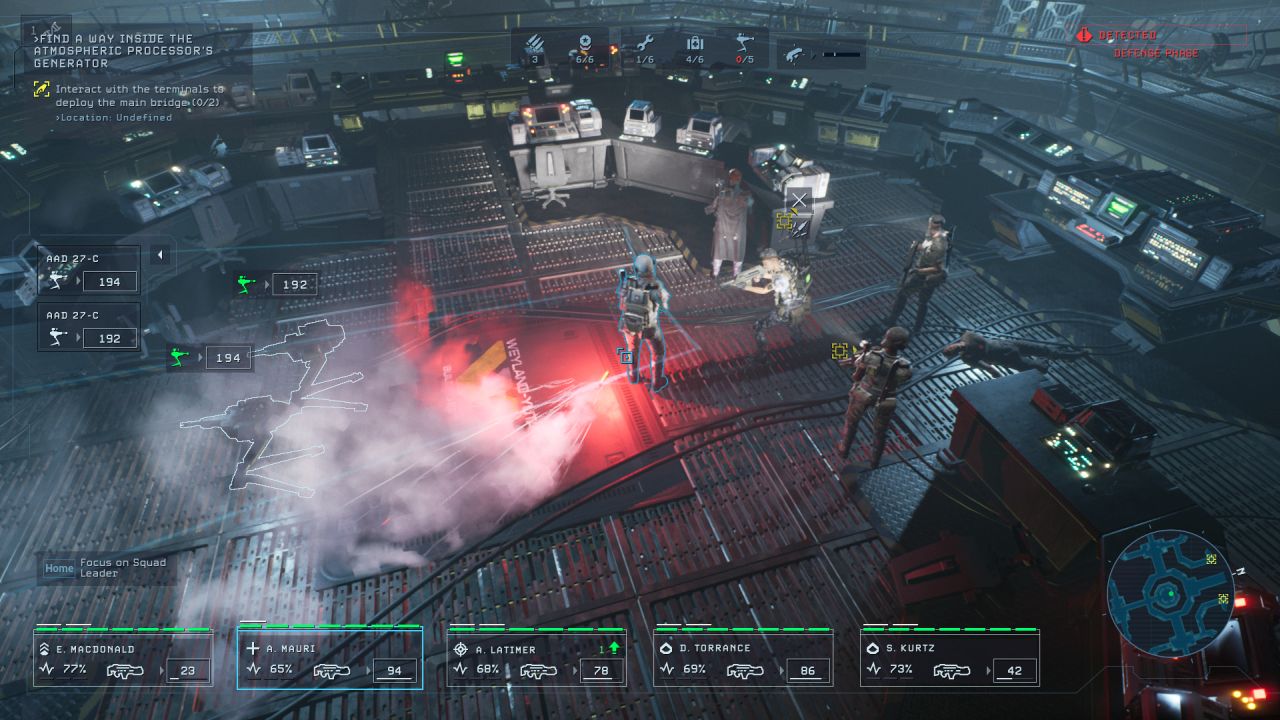The height and width of the screenshot is (720, 1280).
Task: Select D. Torrance's squad card
Action: click(x=743, y=659)
